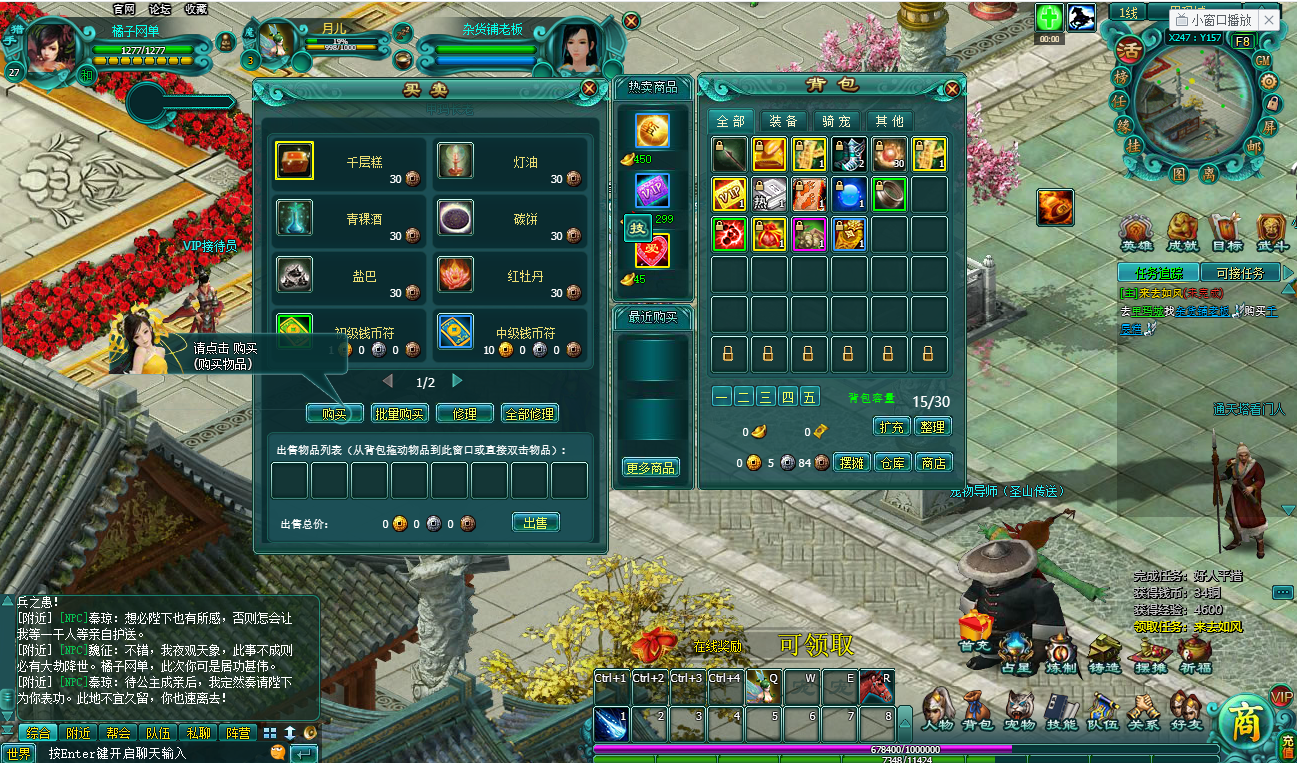
Task: Click the 祈福 (blessing) teapot icon
Action: coord(1196,648)
